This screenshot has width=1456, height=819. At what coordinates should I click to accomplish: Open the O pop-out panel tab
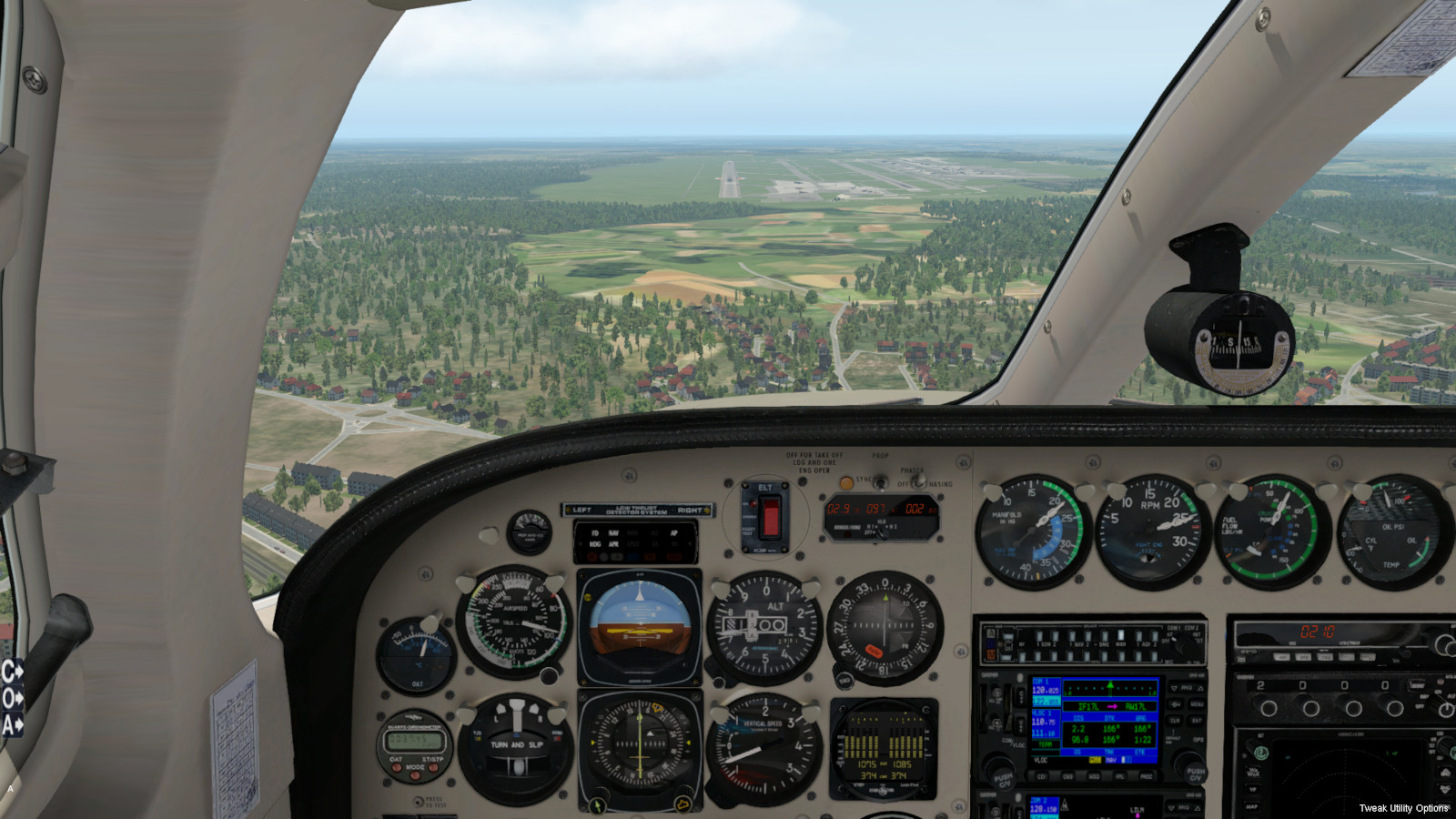[12, 699]
